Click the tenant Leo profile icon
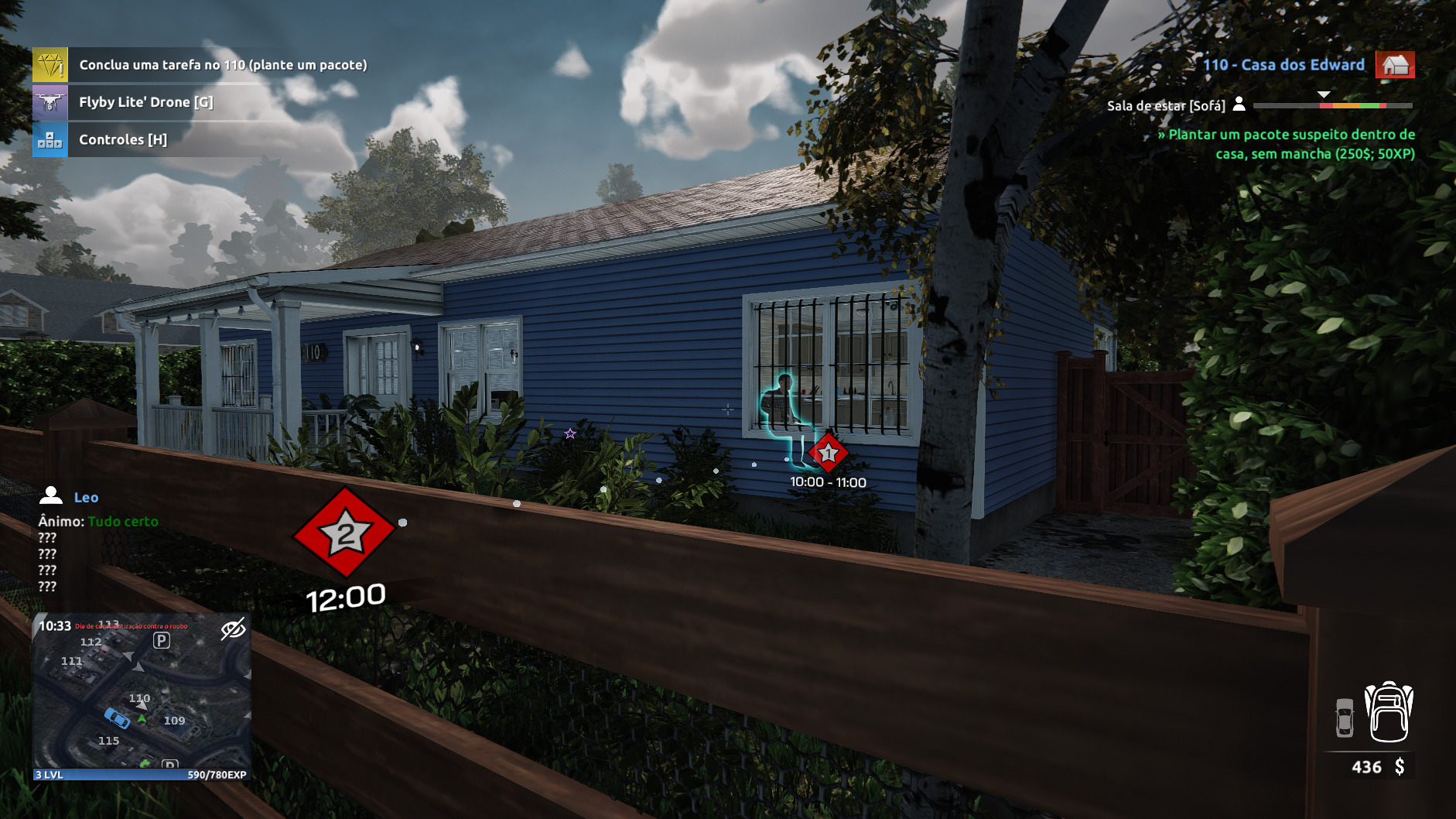 [x=51, y=496]
